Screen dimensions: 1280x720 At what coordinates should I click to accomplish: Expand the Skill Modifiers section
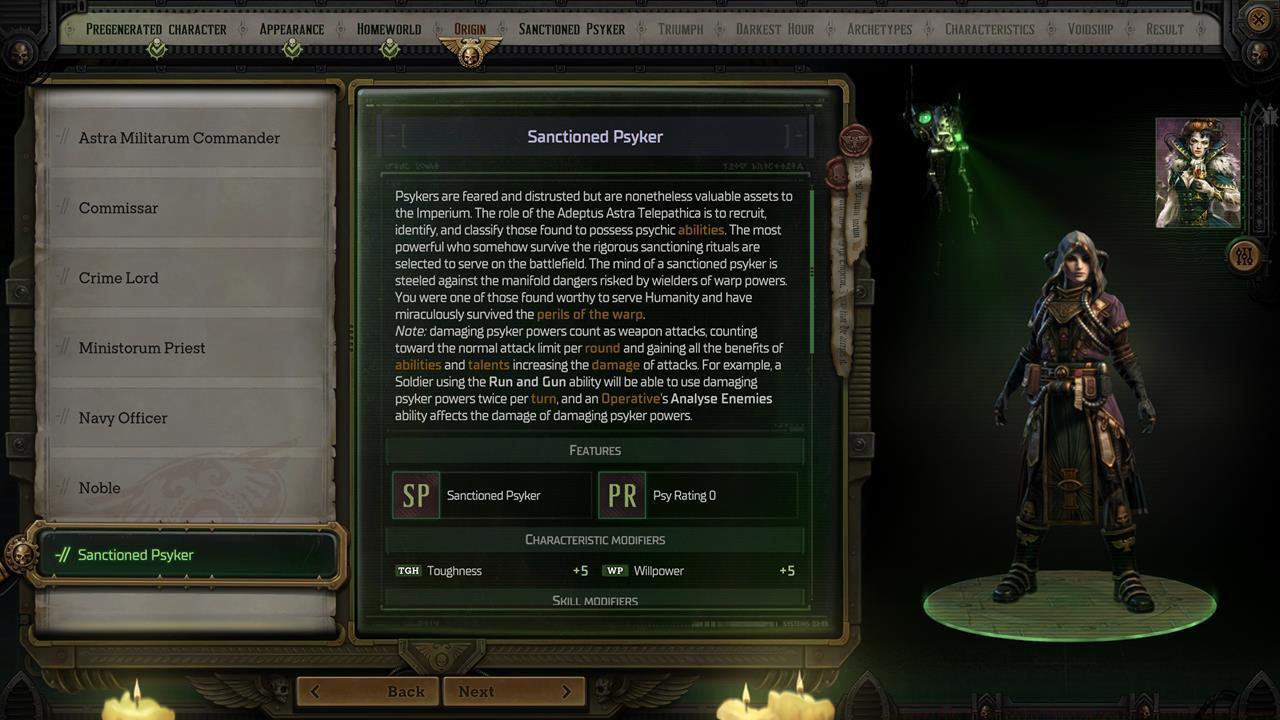[595, 601]
